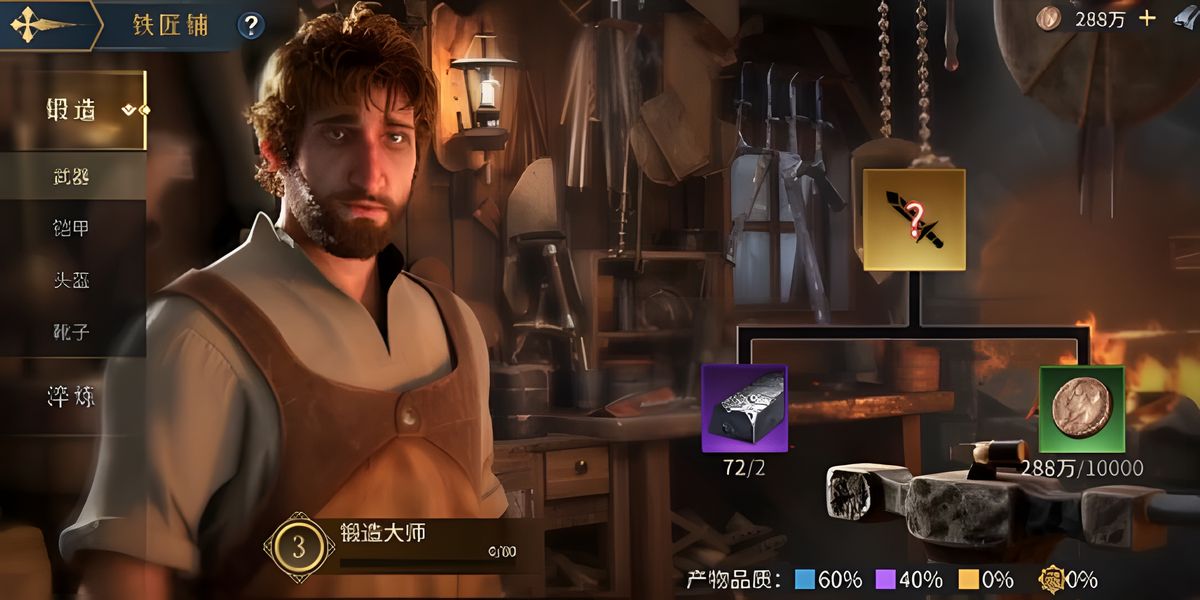Screen dimensions: 1200x600
Task: Open the 头盔 helmet tab
Action: point(72,280)
